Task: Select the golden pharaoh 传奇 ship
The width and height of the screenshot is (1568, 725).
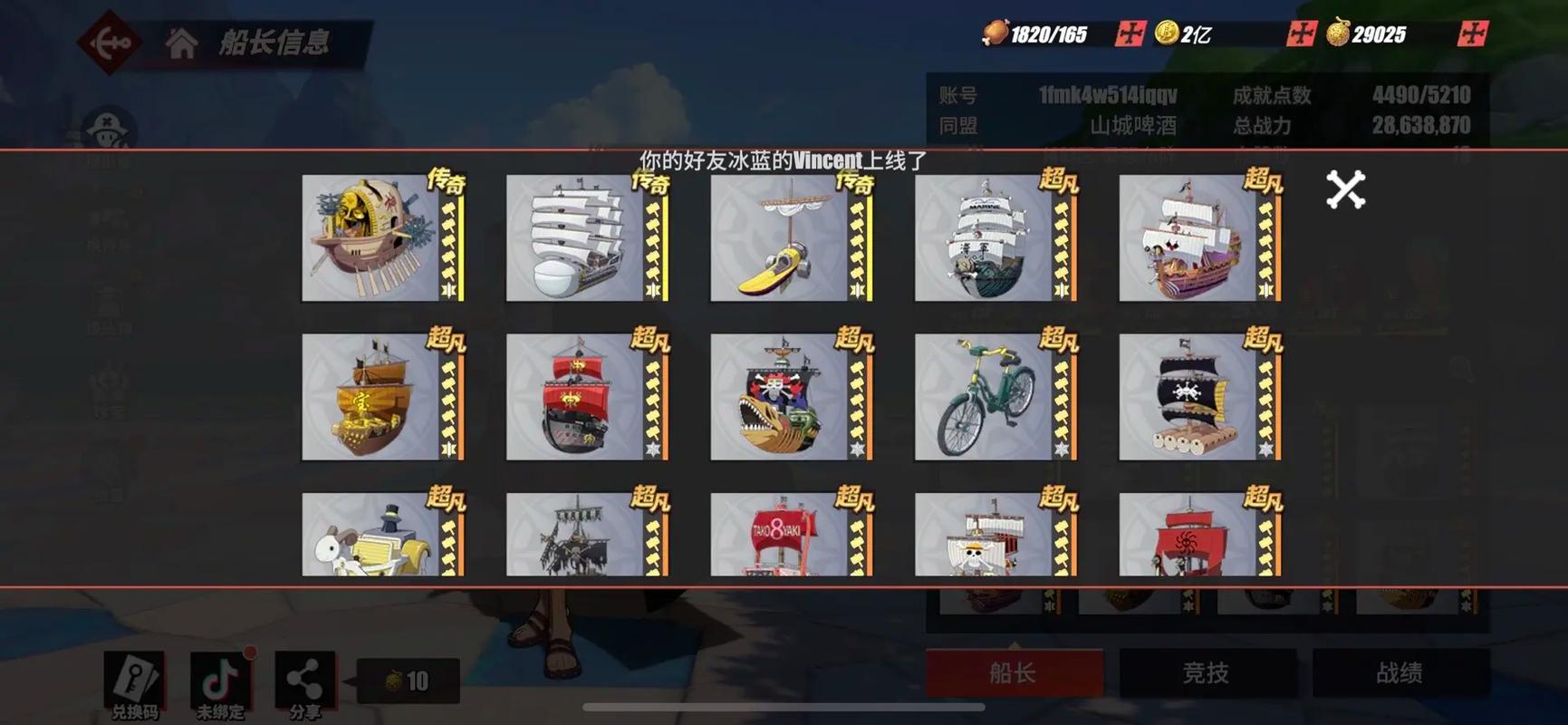Action: coord(379,237)
